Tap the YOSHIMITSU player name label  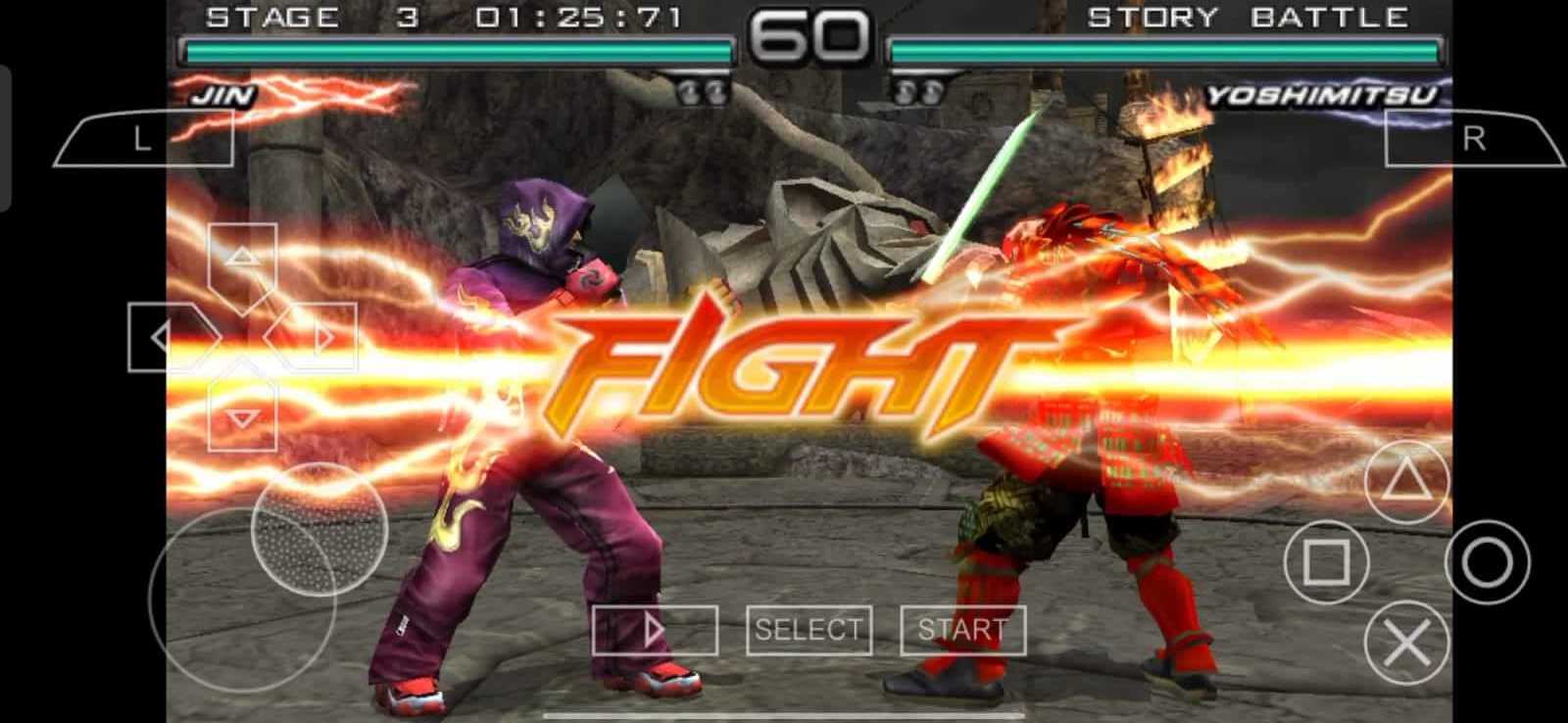[1323, 94]
